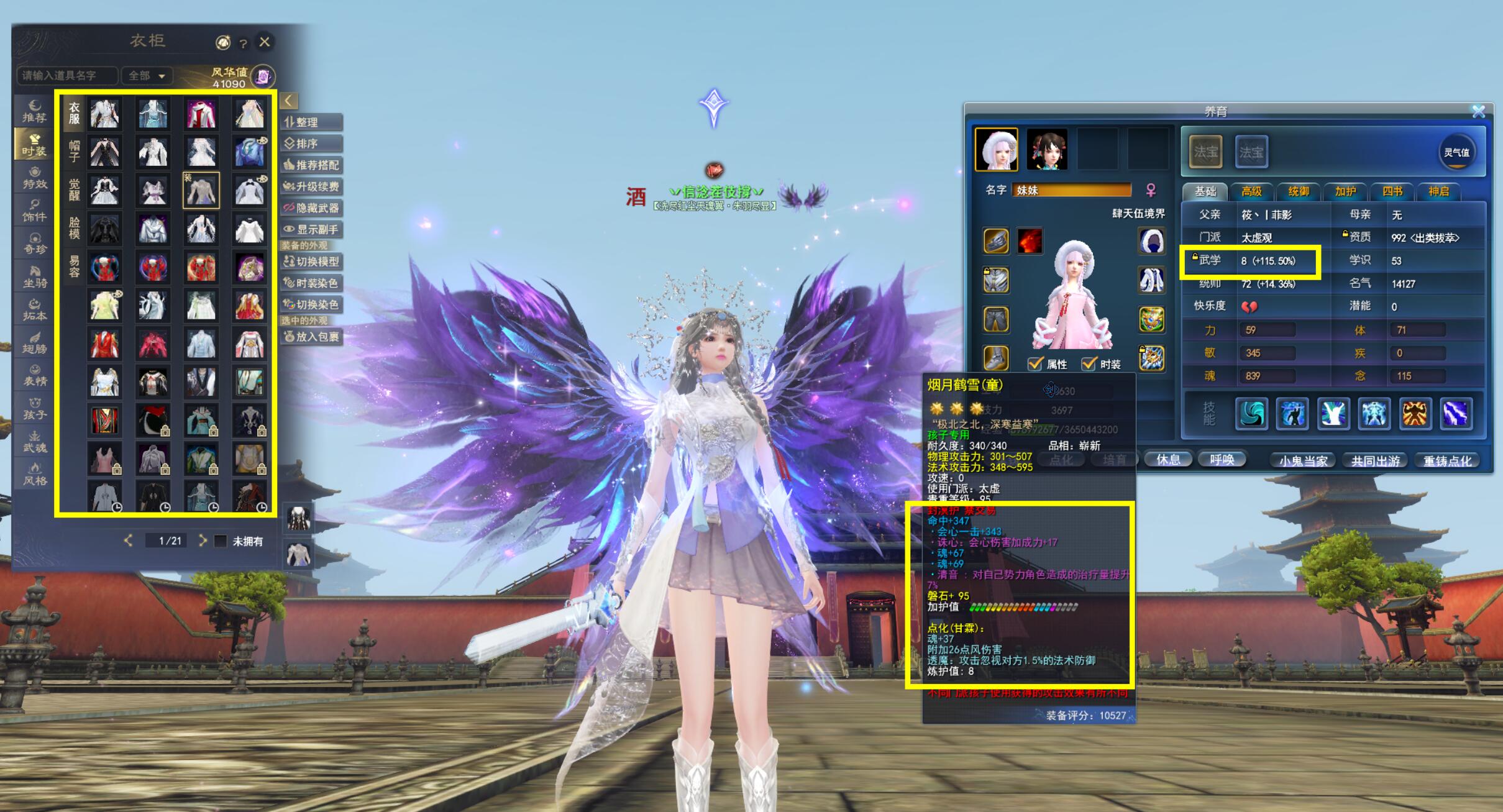Open 推荐搭配 recommended outfits
This screenshot has width=1503, height=812.
click(311, 165)
